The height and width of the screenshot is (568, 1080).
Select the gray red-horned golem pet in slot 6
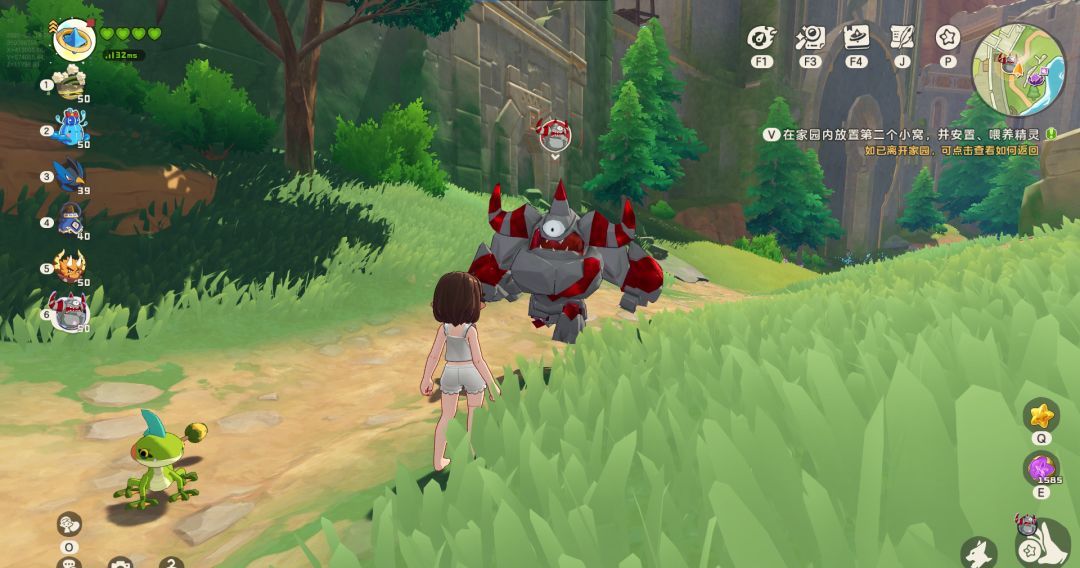tap(69, 312)
